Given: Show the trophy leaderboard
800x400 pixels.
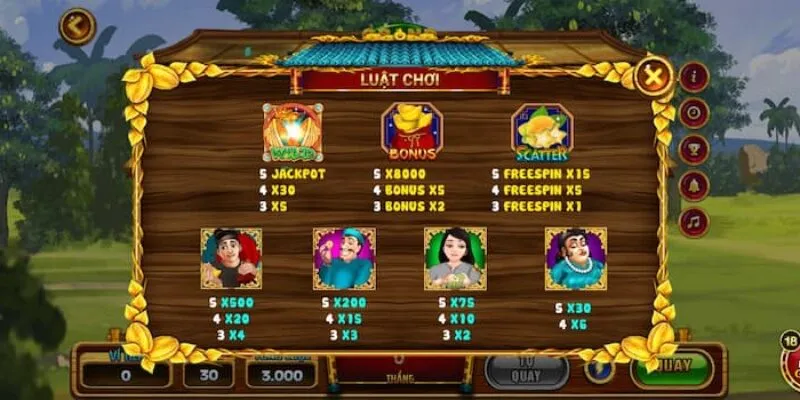Looking at the screenshot, I should [694, 149].
